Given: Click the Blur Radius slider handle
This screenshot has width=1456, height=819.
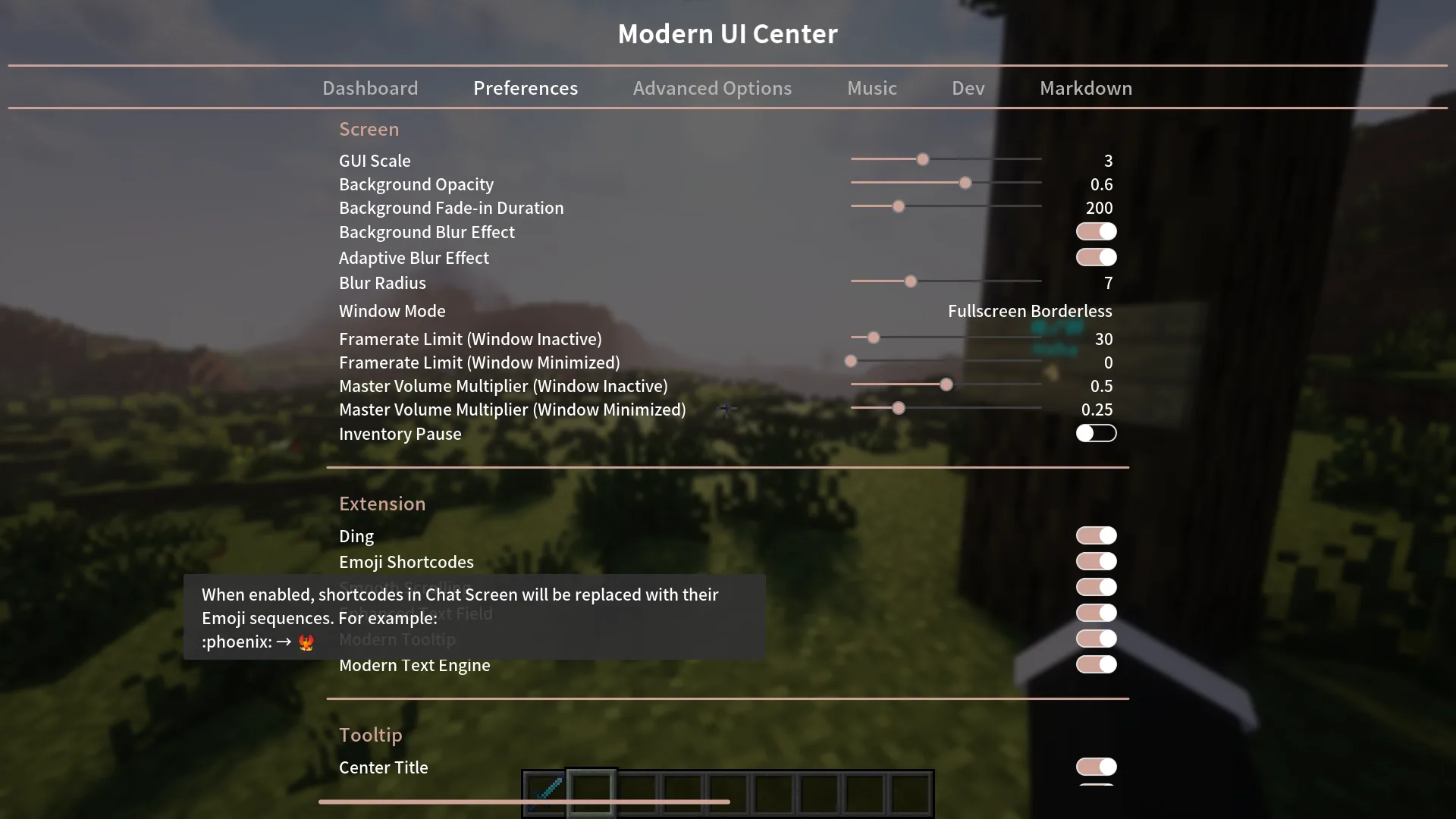Looking at the screenshot, I should click(909, 281).
